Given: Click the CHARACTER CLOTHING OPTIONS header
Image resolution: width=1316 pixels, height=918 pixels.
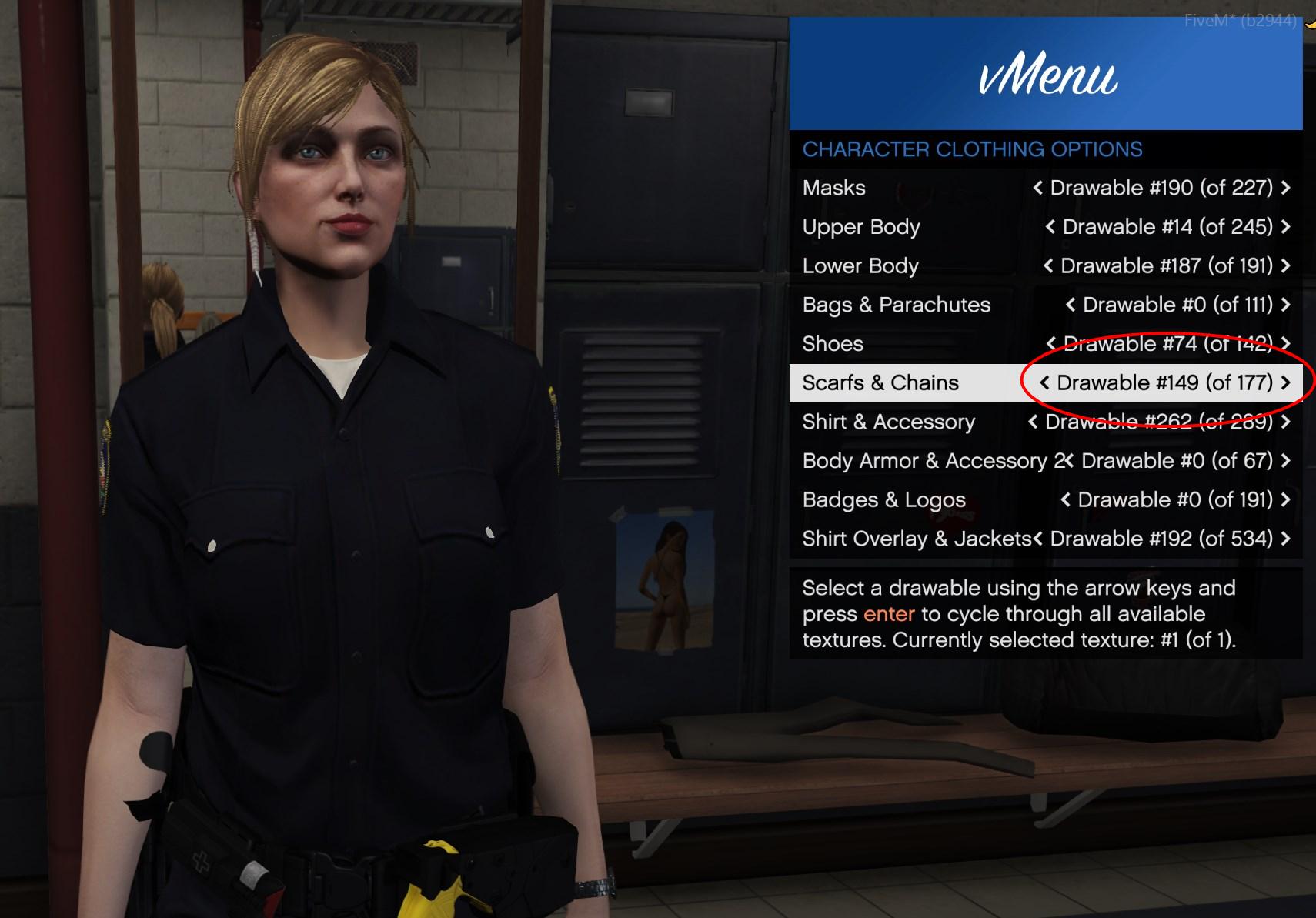Looking at the screenshot, I should 972,149.
